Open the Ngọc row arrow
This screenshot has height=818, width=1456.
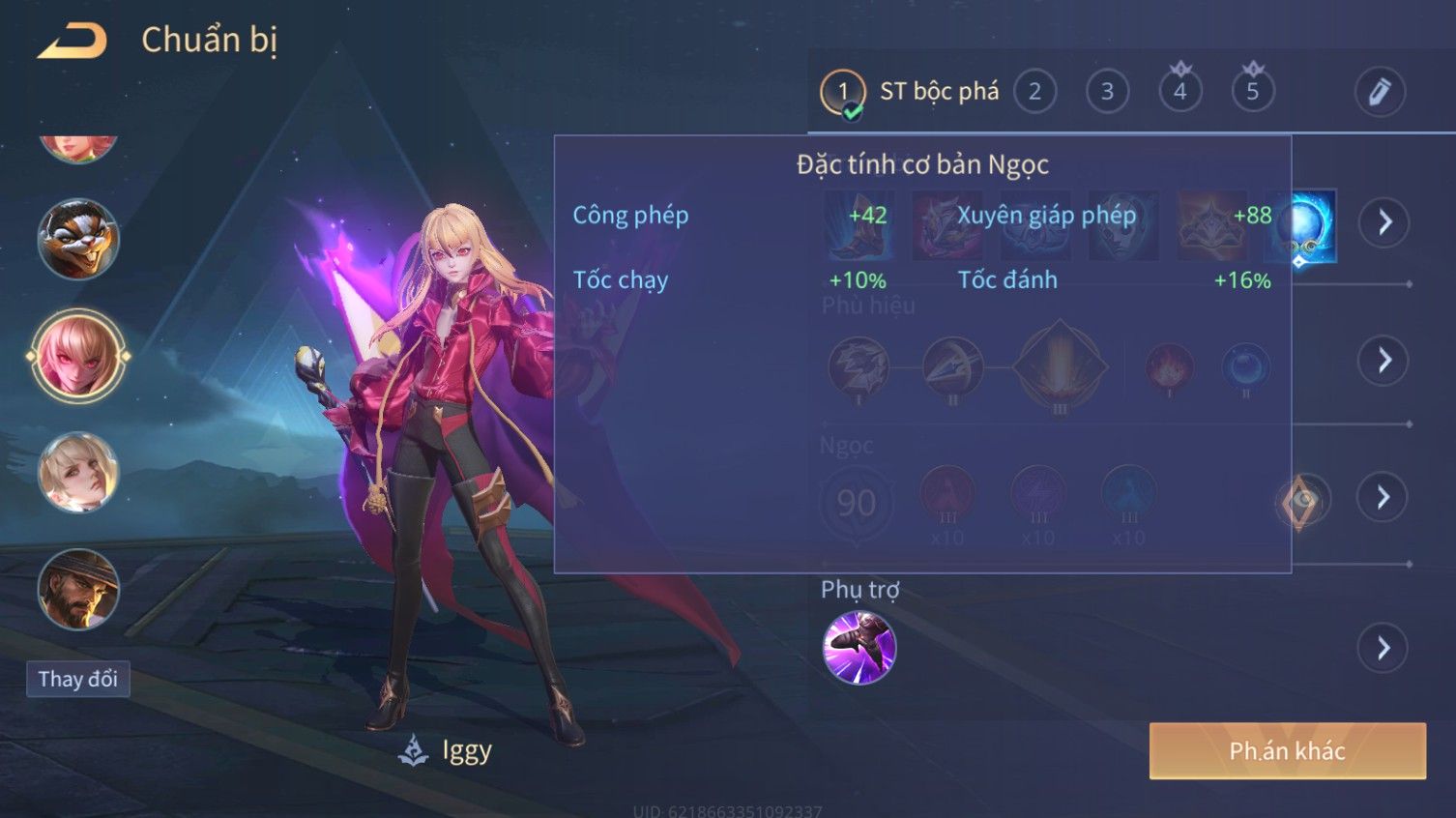1383,498
